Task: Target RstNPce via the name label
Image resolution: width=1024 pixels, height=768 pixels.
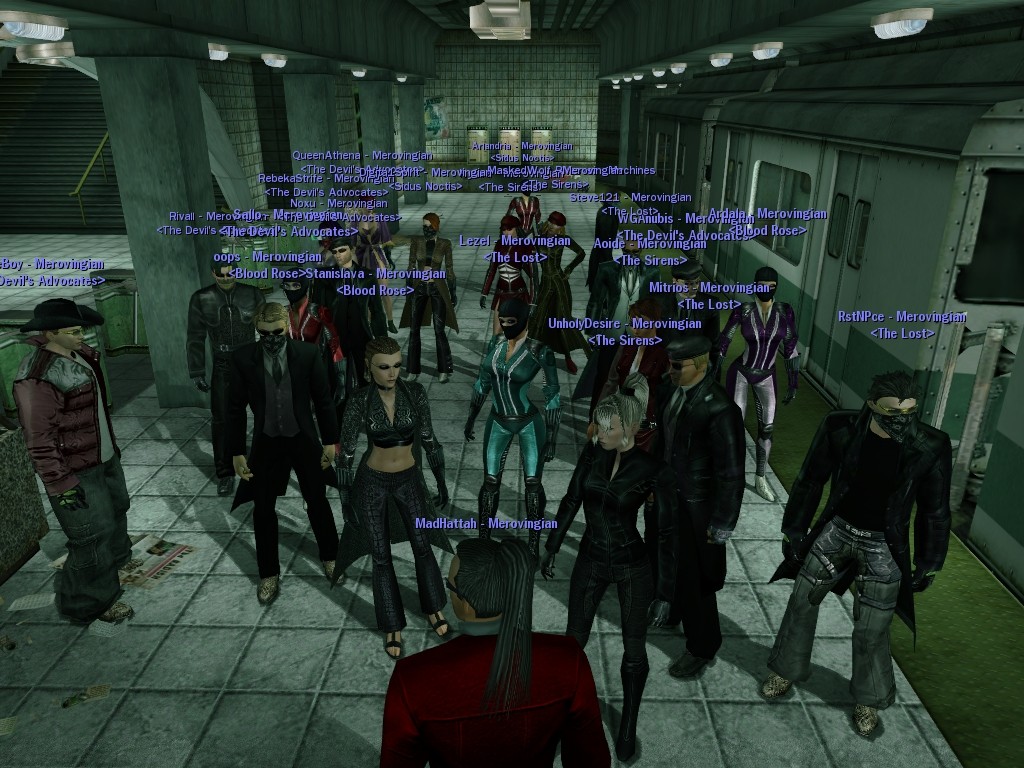Action: pyautogui.click(x=902, y=318)
